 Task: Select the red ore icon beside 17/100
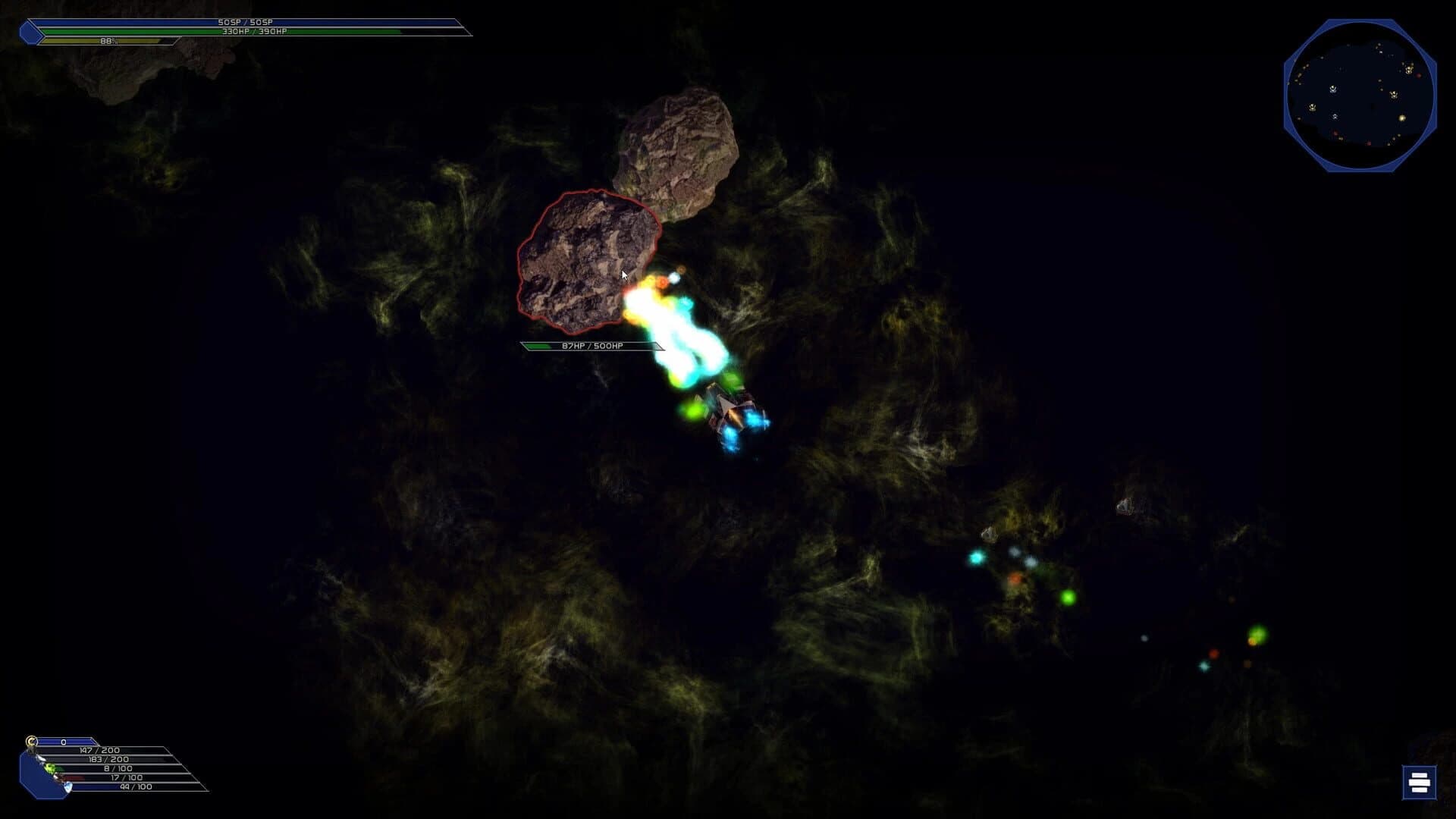click(58, 777)
